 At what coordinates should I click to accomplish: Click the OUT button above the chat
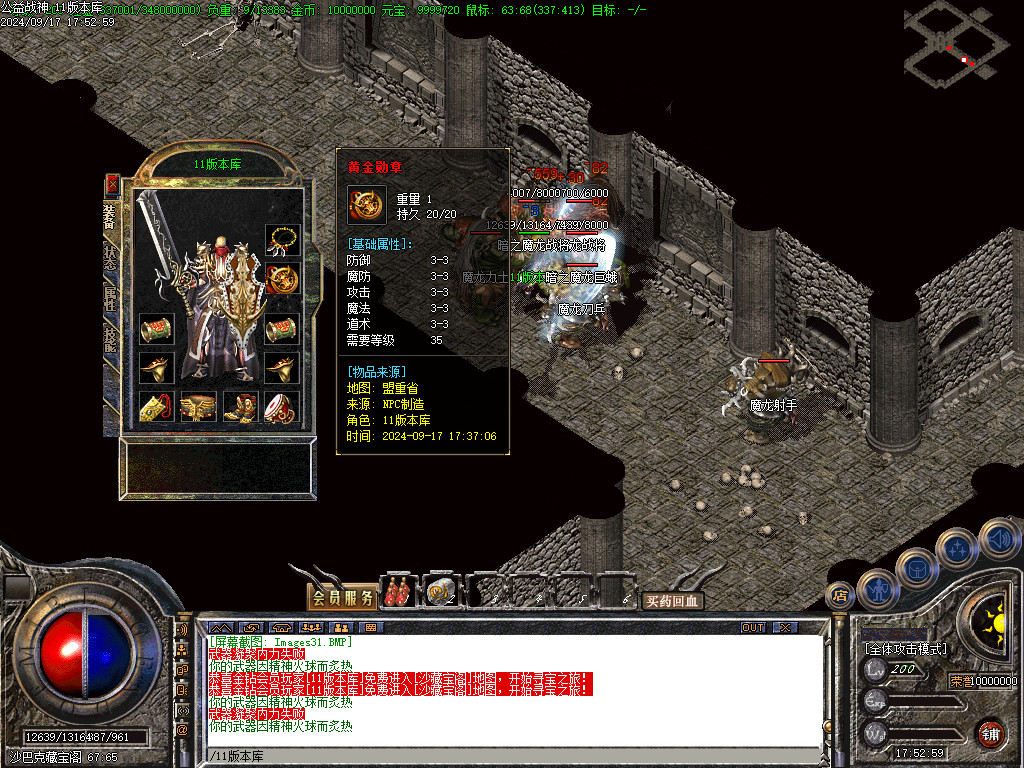coord(752,627)
